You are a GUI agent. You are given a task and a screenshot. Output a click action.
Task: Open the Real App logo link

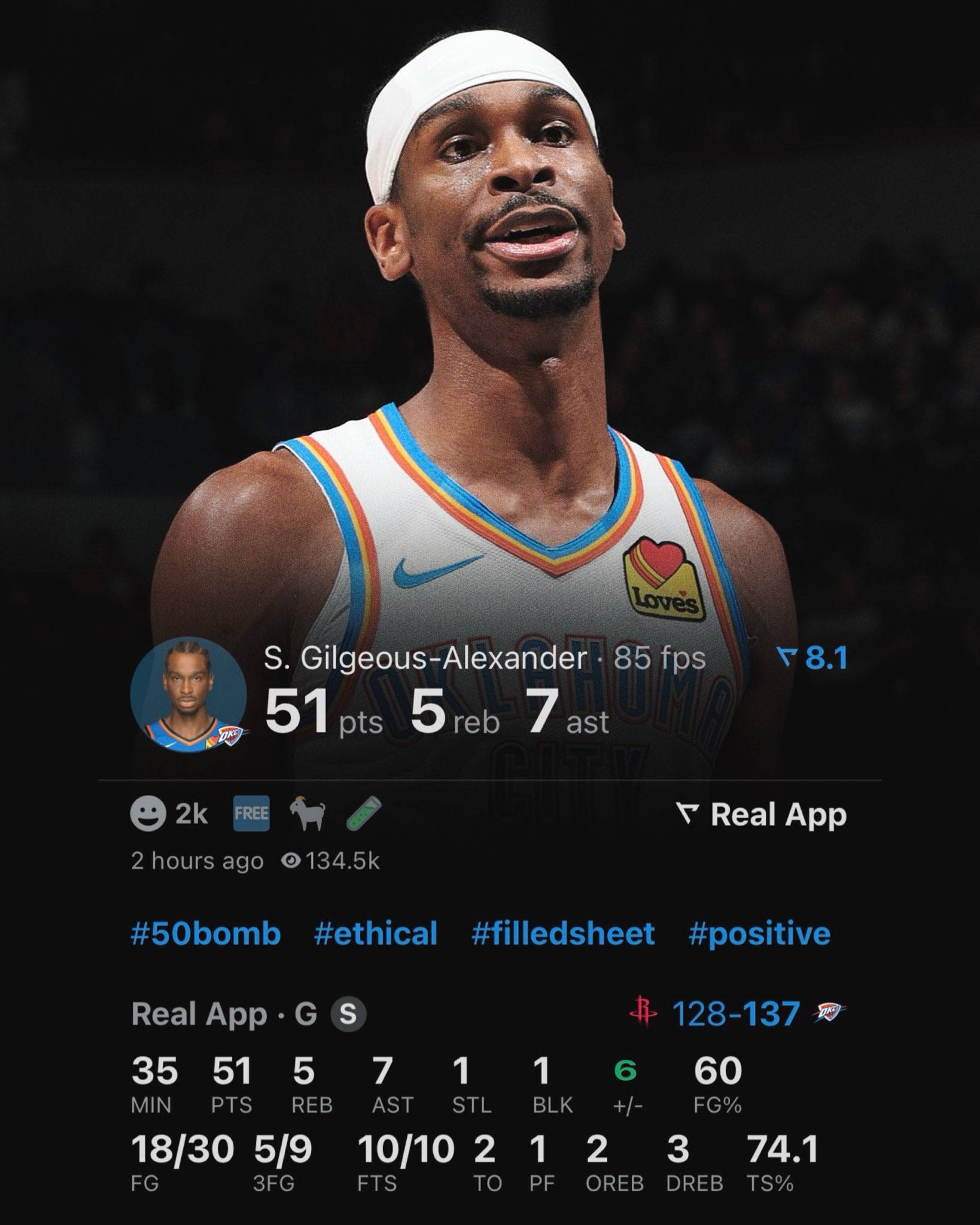click(761, 815)
